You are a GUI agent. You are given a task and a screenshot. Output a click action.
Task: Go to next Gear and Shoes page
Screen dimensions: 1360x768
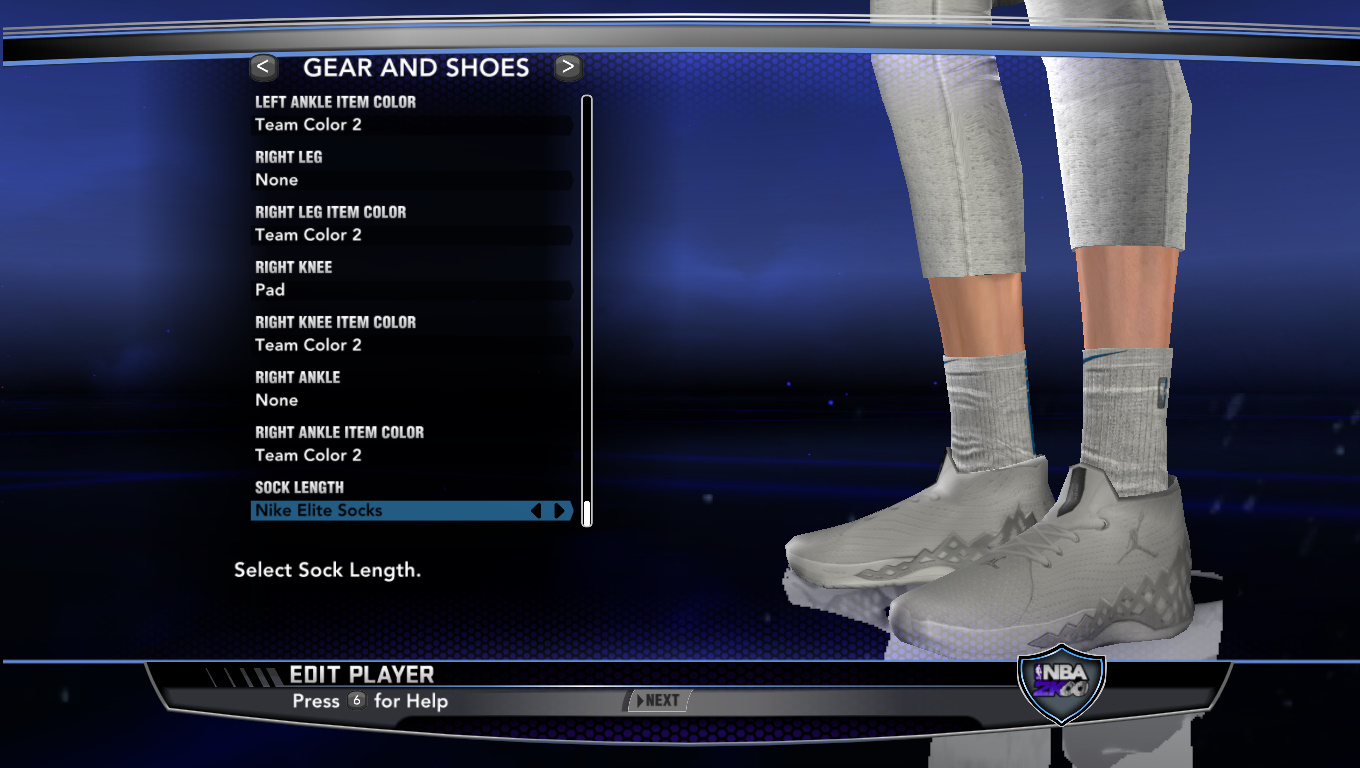(x=568, y=67)
